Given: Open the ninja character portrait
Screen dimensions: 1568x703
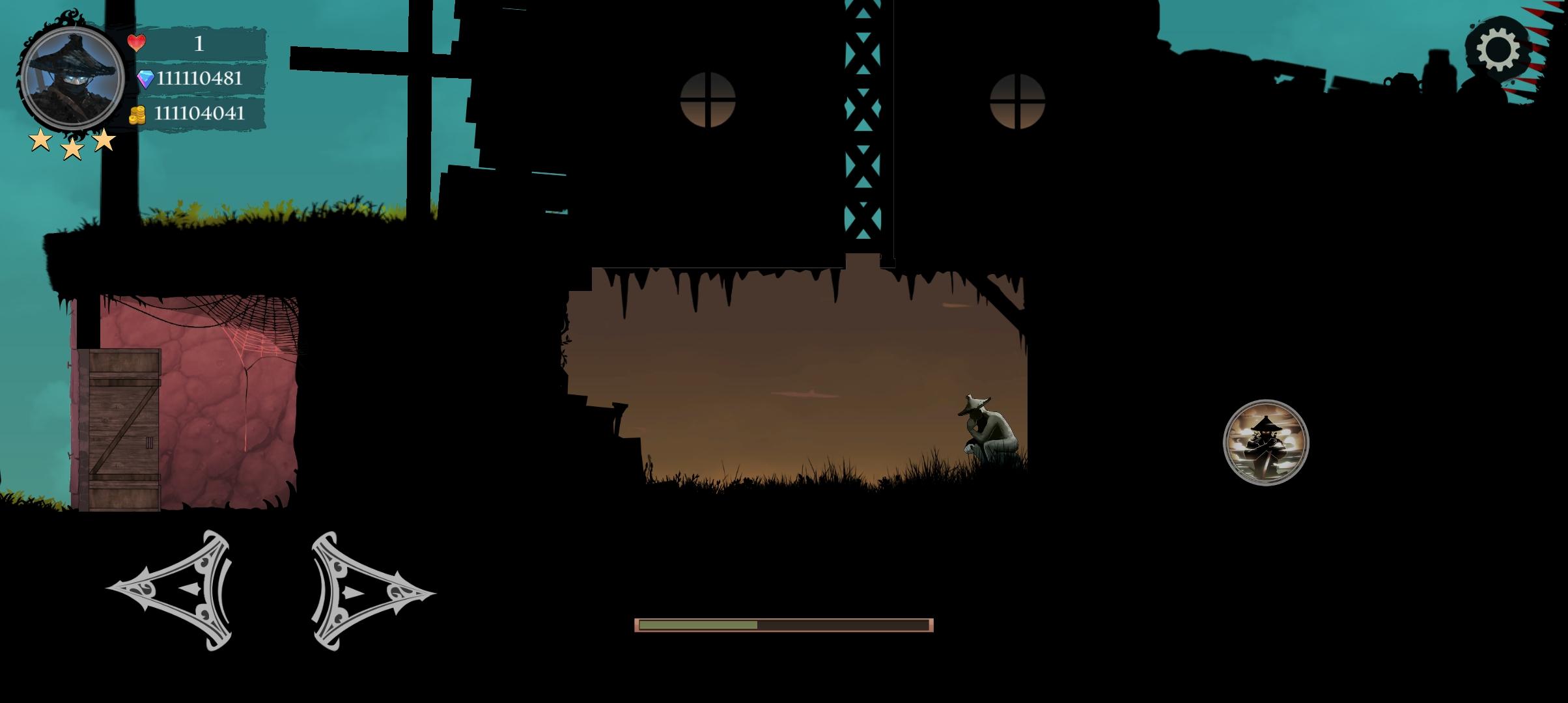Looking at the screenshot, I should [72, 78].
